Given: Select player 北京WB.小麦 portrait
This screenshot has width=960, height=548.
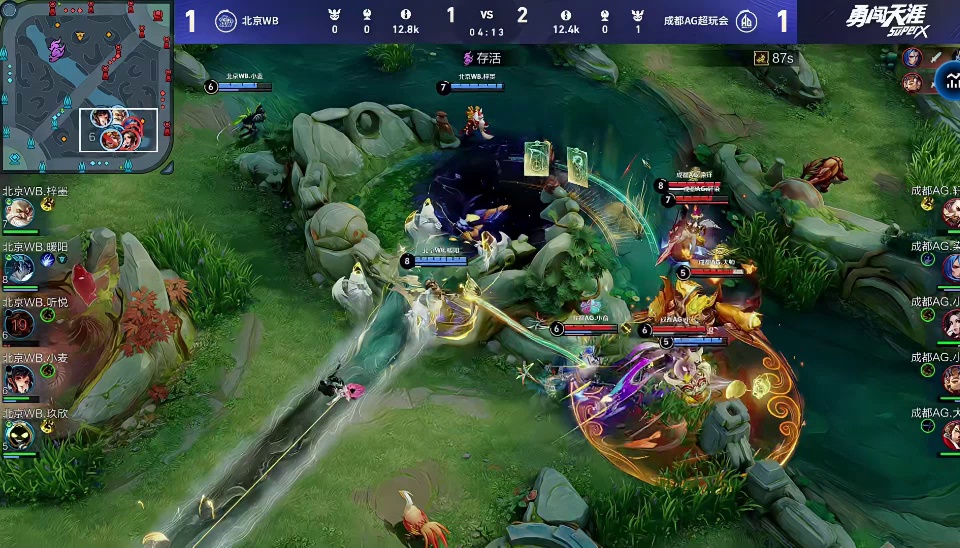Looking at the screenshot, I should (19, 378).
